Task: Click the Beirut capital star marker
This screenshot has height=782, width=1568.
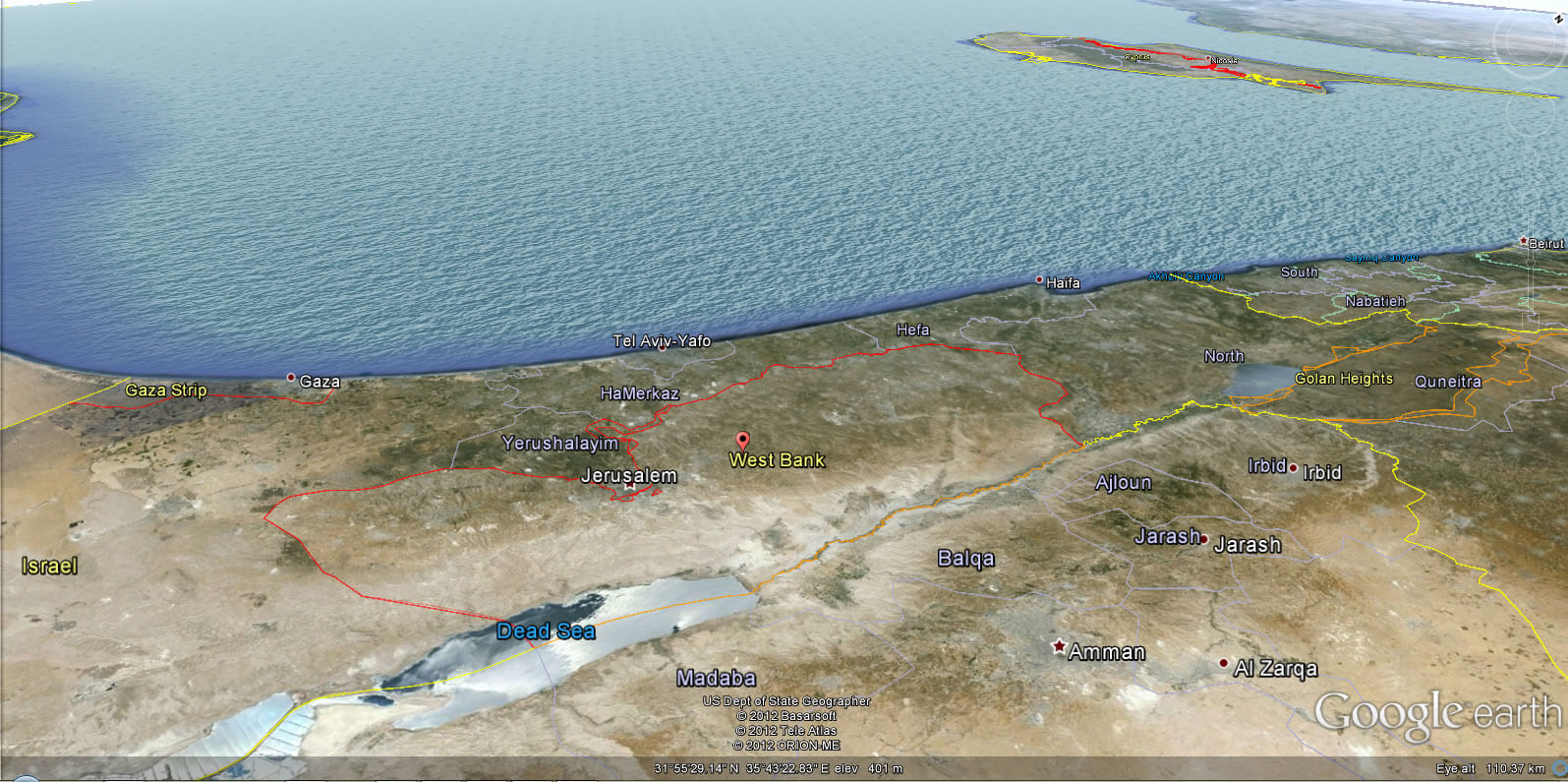Action: 1525,241
